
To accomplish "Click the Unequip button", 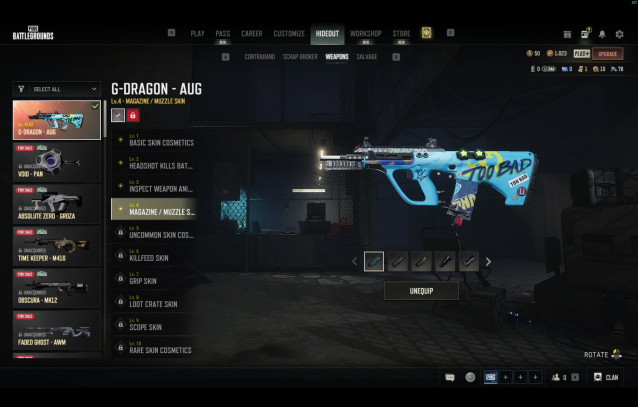I will point(421,290).
